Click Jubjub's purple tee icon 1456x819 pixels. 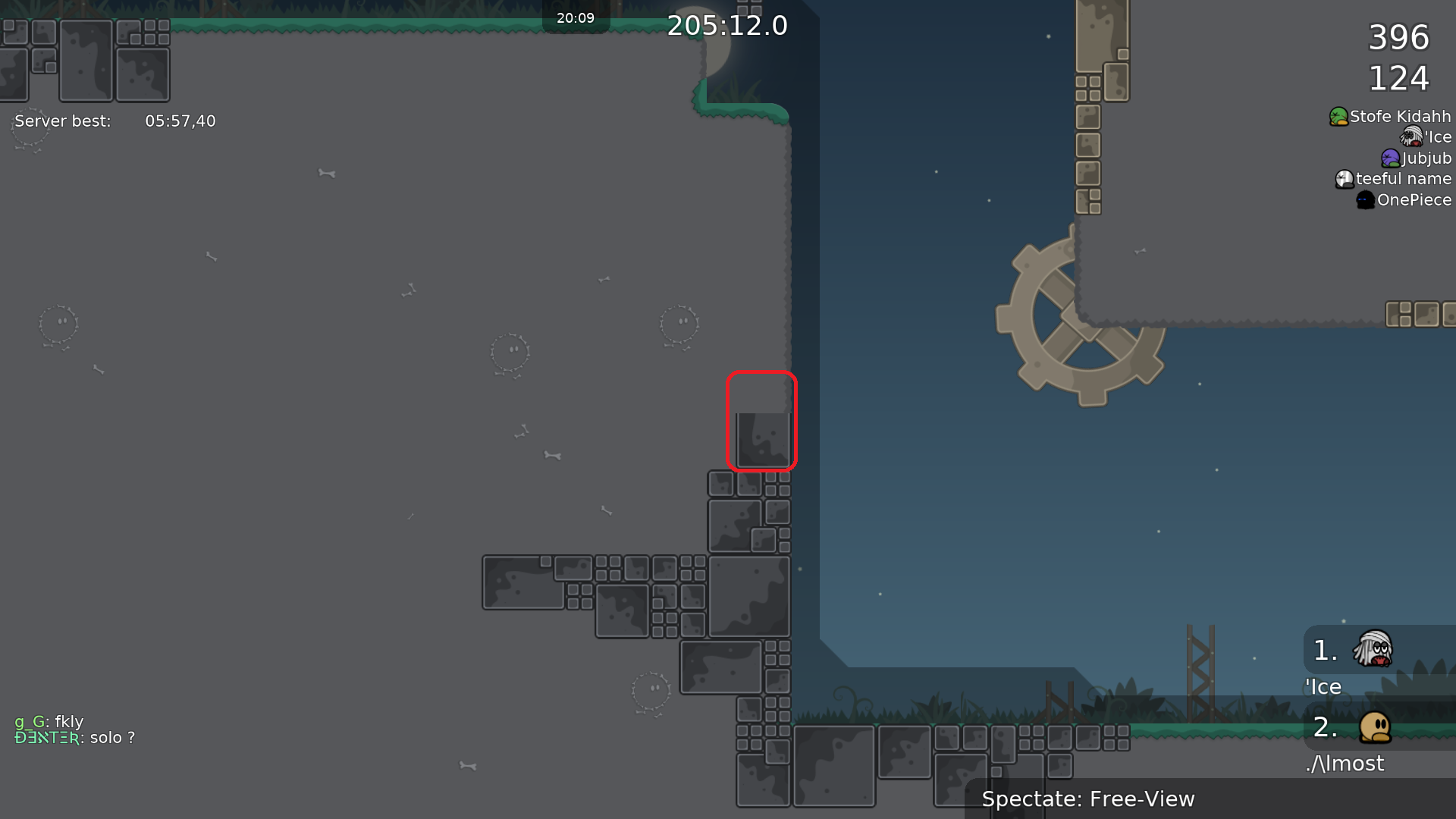(x=1389, y=158)
